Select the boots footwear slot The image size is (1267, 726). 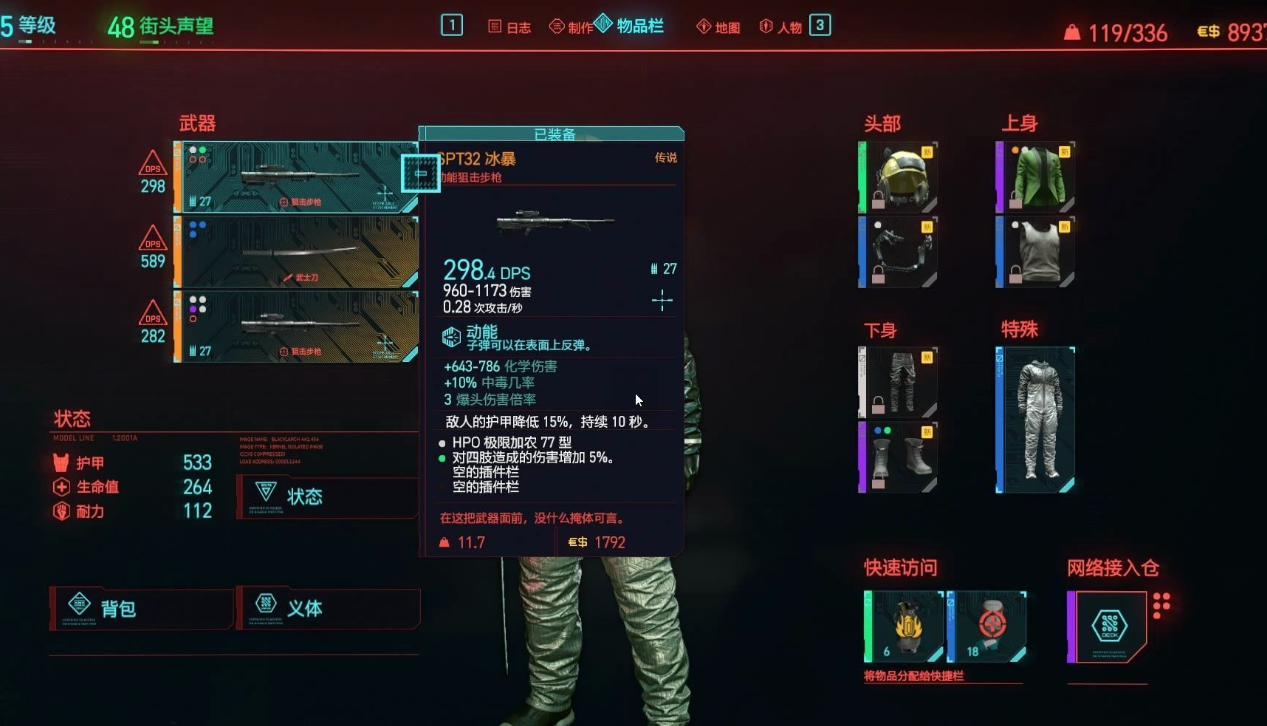click(x=898, y=456)
